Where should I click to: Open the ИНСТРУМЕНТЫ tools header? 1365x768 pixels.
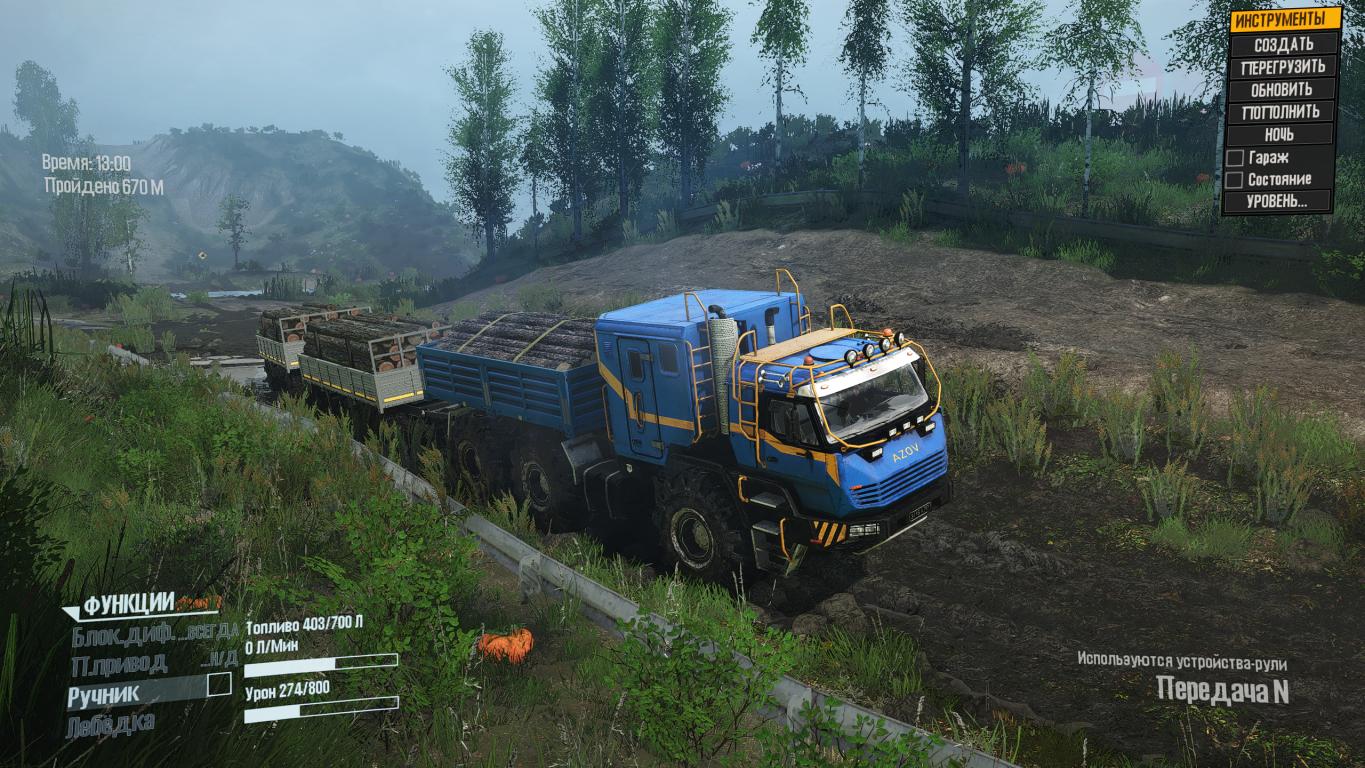1284,20
